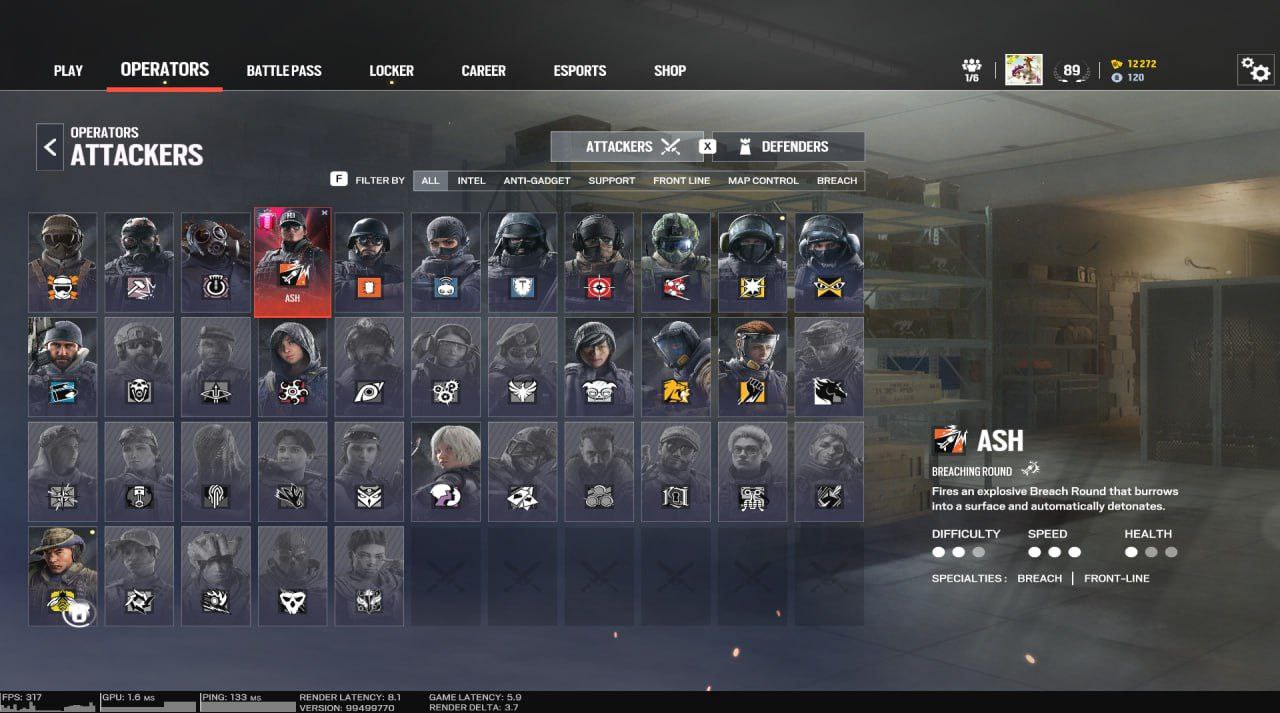The image size is (1280, 713).
Task: Click the back arrow beside Operators Attackers
Action: [50, 147]
